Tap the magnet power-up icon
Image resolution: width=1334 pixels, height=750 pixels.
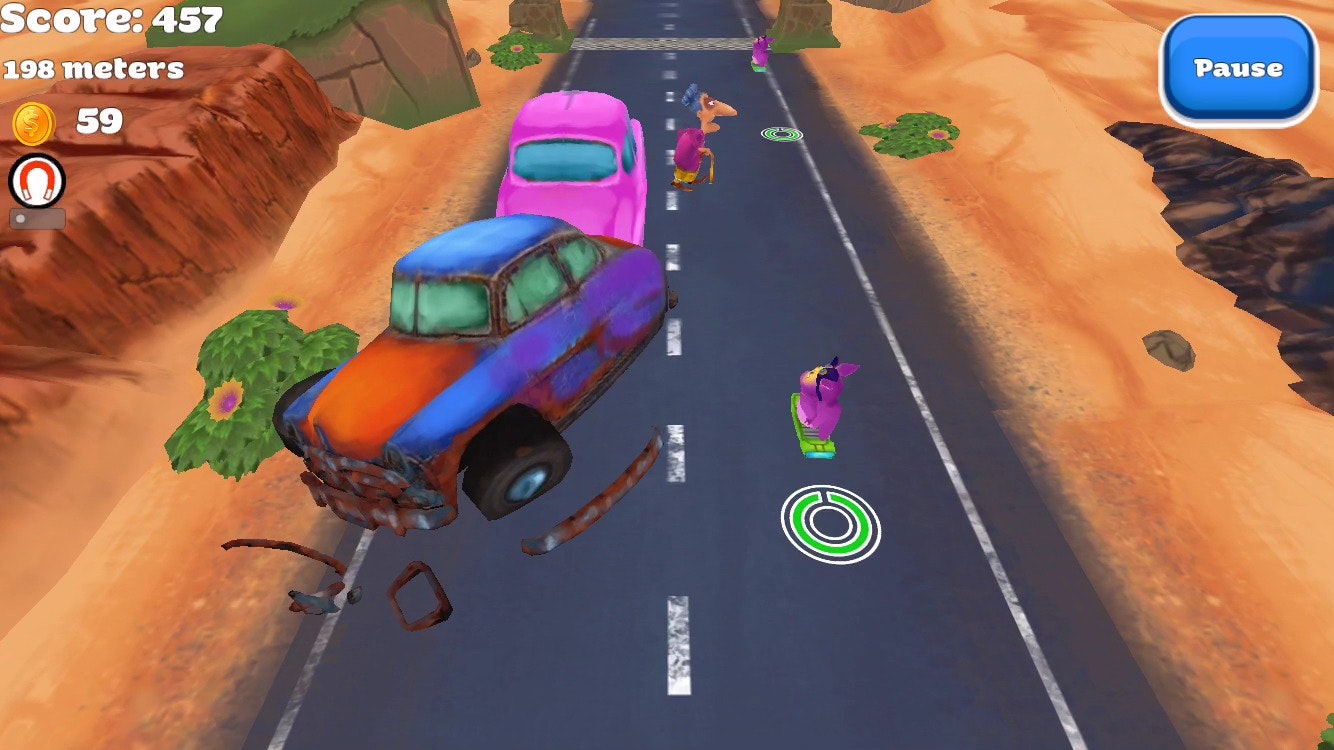coord(37,182)
